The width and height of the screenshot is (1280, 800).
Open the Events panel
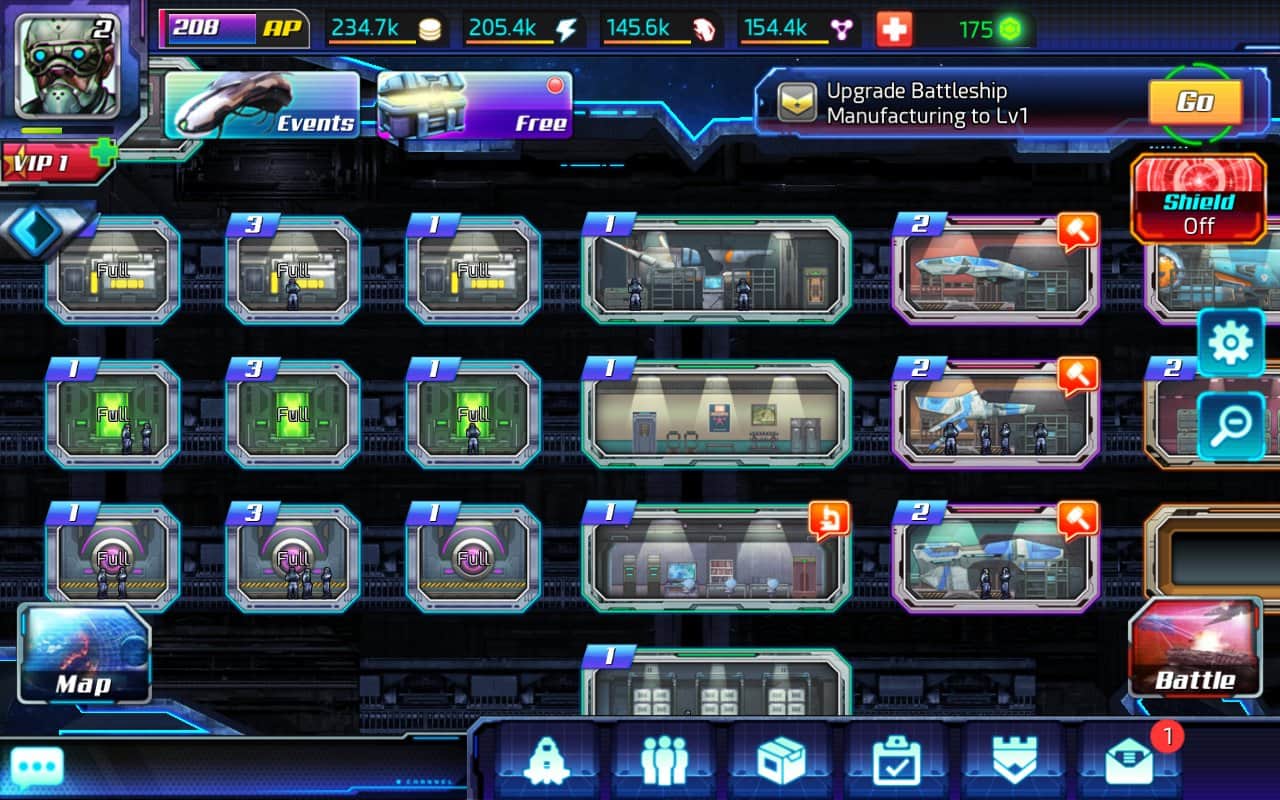tap(262, 105)
